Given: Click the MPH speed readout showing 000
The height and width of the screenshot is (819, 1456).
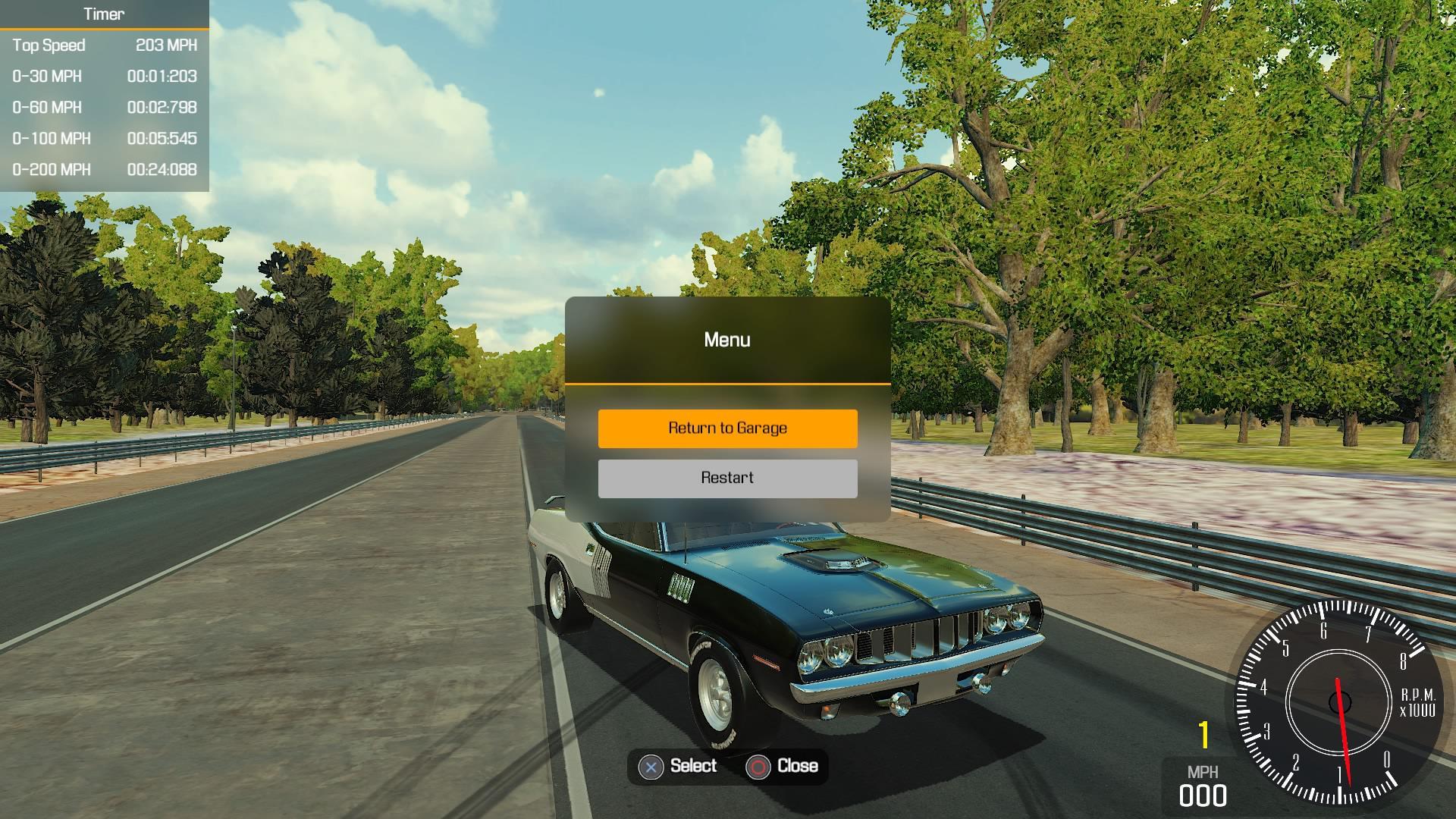Looking at the screenshot, I should coord(1204,795).
